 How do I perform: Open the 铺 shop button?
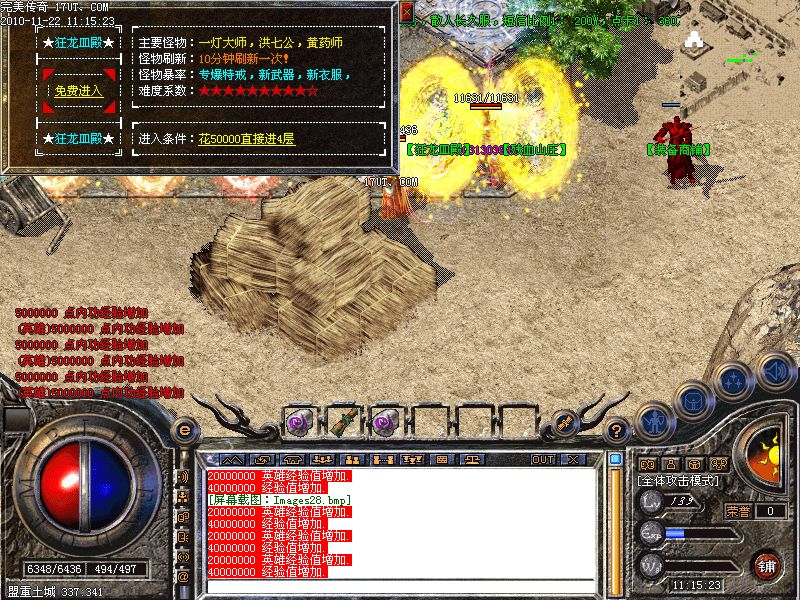(767, 565)
